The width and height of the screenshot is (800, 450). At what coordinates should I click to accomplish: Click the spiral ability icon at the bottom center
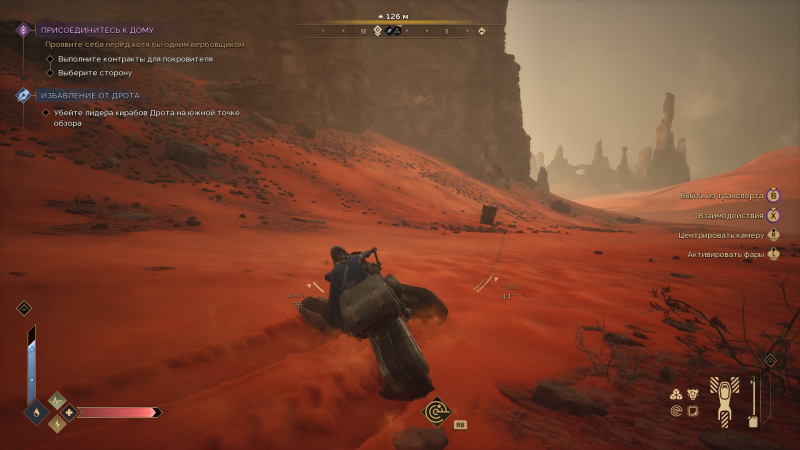pyautogui.click(x=436, y=410)
